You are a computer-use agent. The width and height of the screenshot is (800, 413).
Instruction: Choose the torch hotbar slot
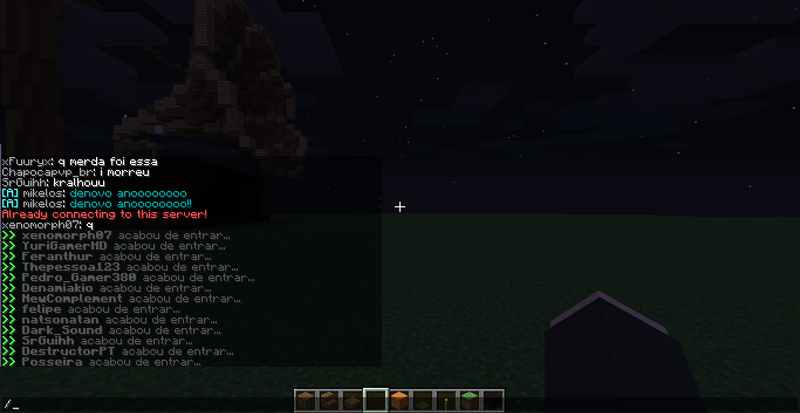444,401
